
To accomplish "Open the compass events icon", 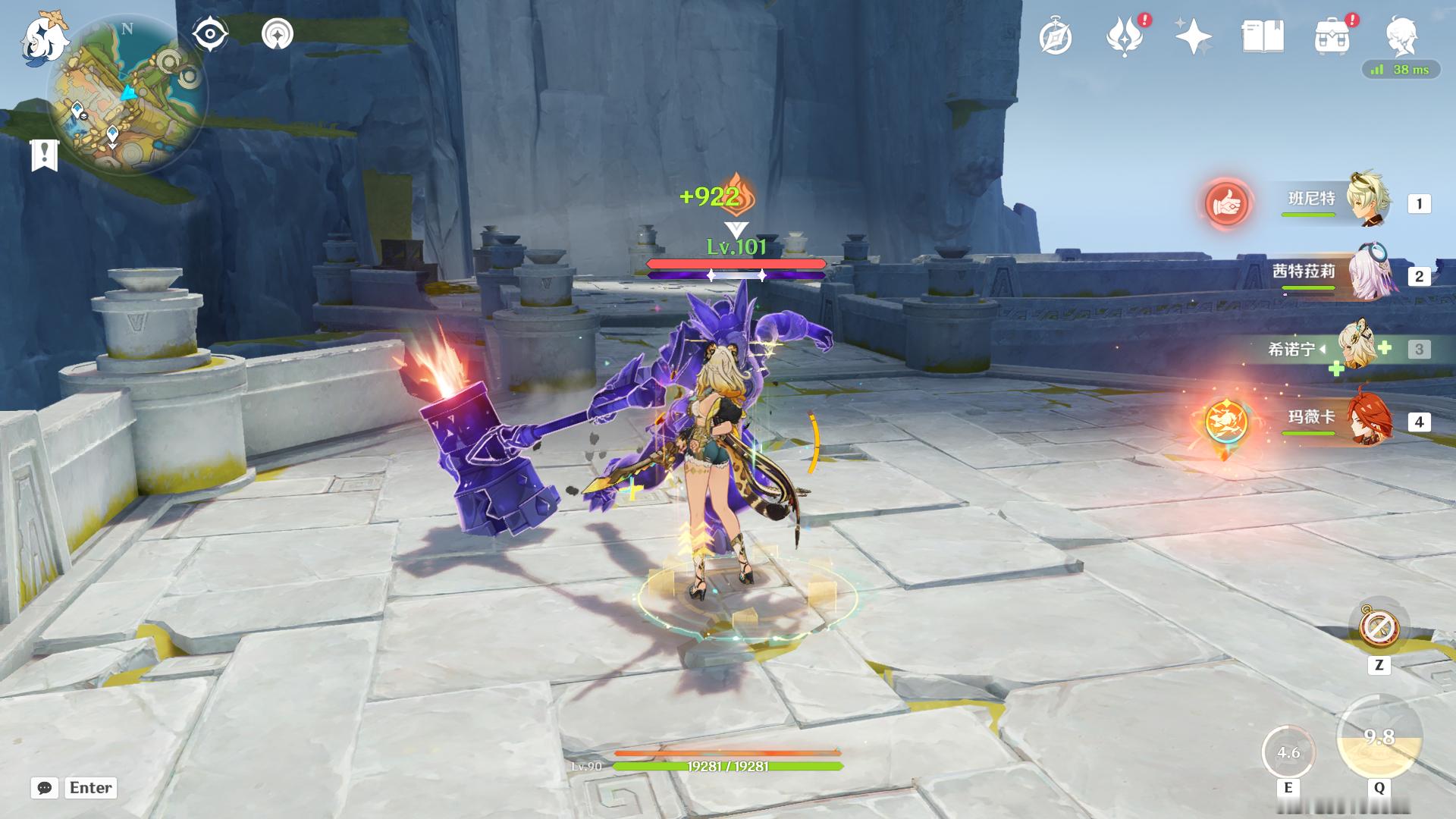I will pyautogui.click(x=1056, y=37).
